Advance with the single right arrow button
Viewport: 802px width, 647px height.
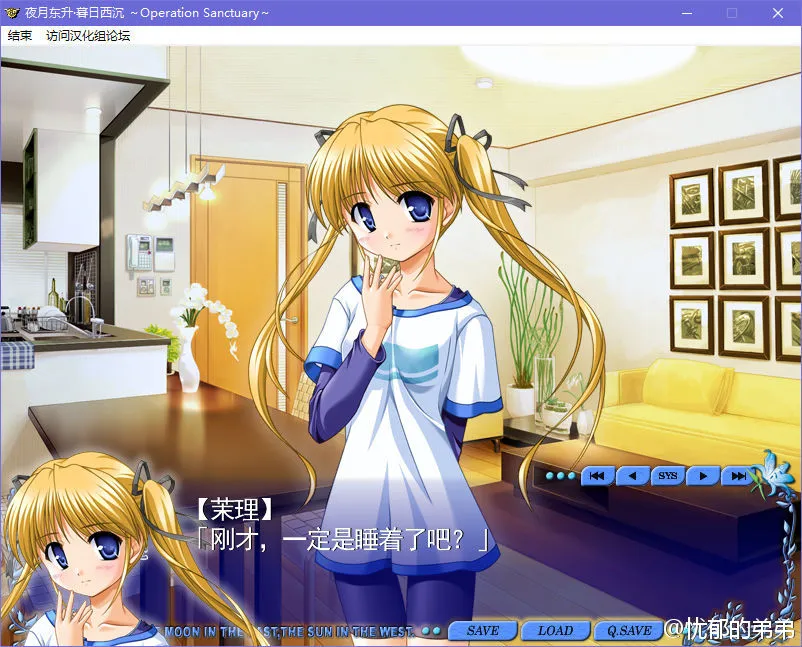pyautogui.click(x=703, y=476)
